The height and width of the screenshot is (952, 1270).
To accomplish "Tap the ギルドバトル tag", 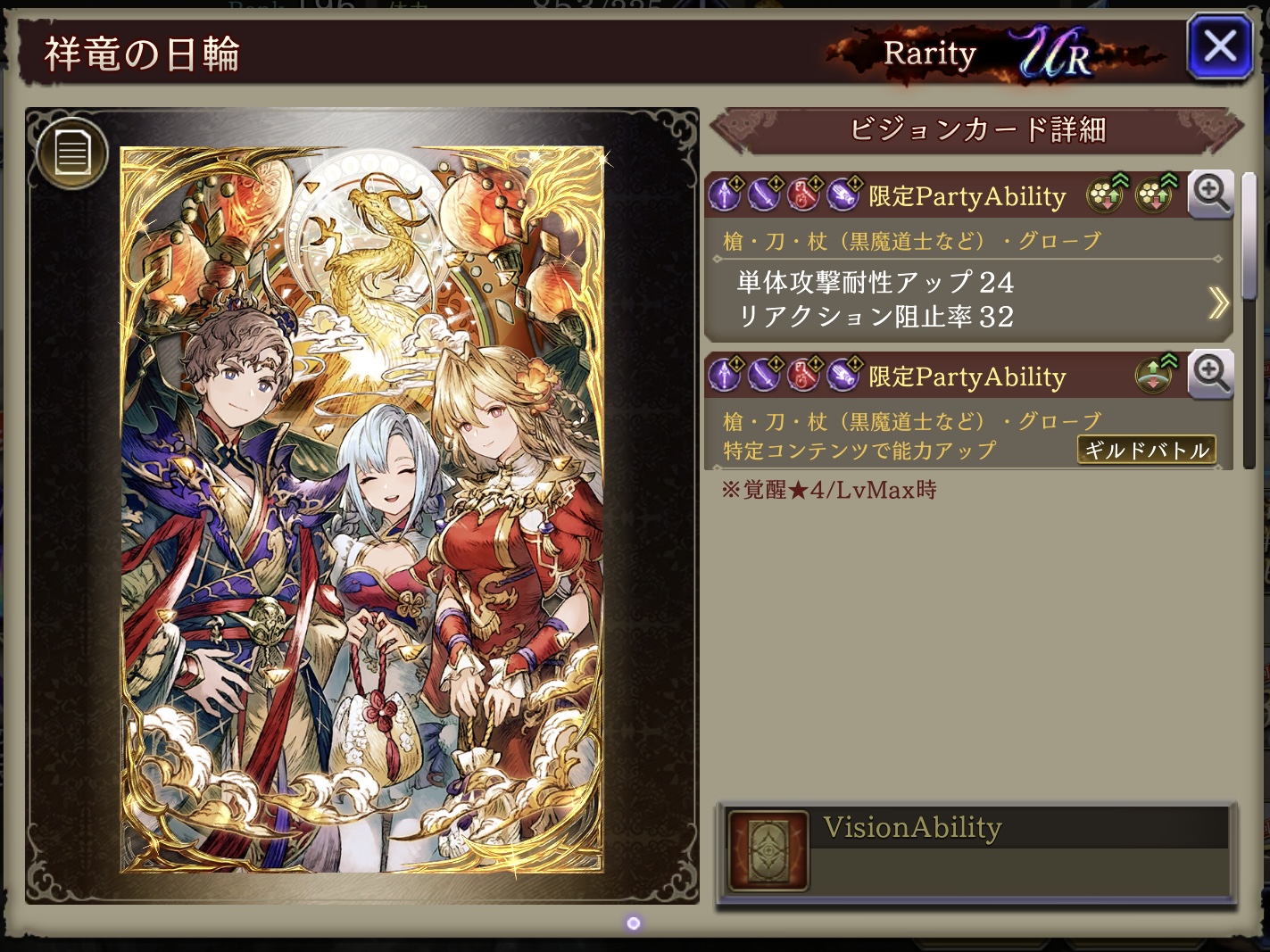I will (1147, 450).
